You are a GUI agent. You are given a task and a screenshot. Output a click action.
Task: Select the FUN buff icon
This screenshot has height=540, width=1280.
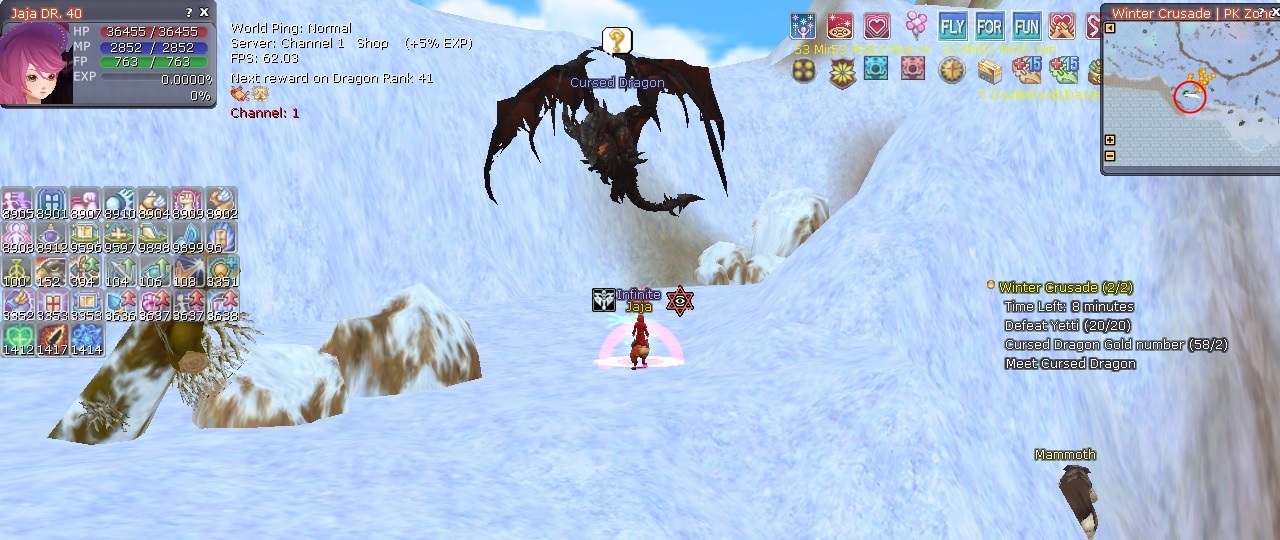tap(1026, 26)
